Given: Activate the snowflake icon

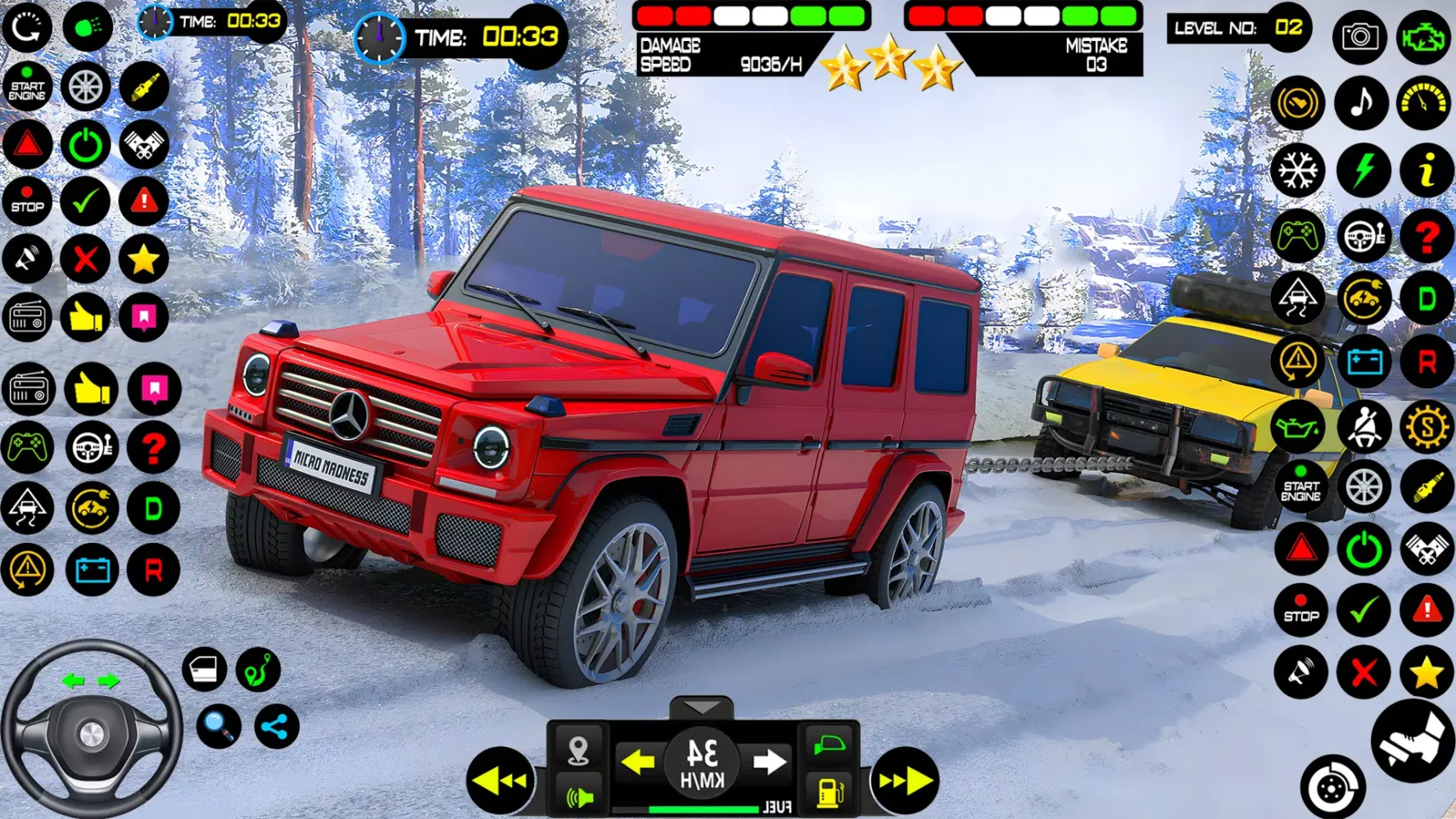Looking at the screenshot, I should 1298,171.
